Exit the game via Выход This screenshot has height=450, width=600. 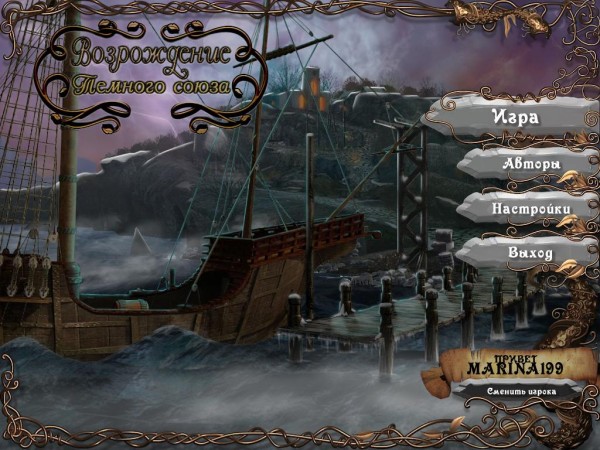point(529,254)
